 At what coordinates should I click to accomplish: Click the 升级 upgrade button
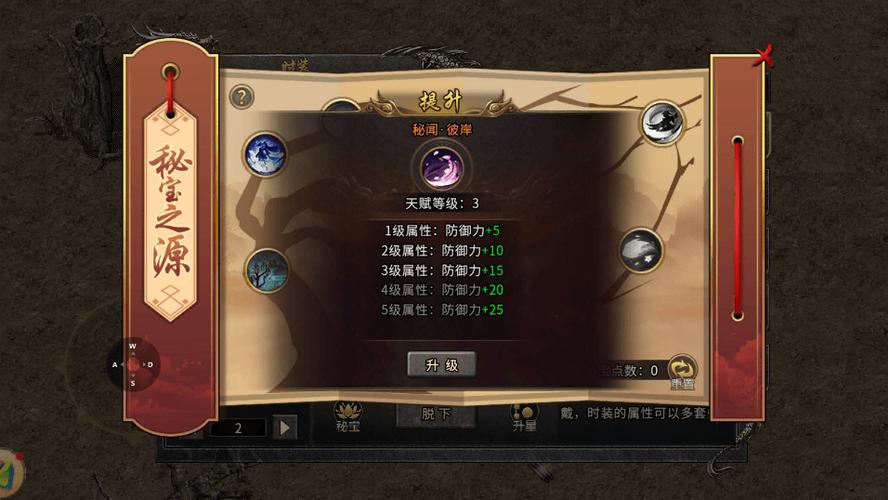441,365
